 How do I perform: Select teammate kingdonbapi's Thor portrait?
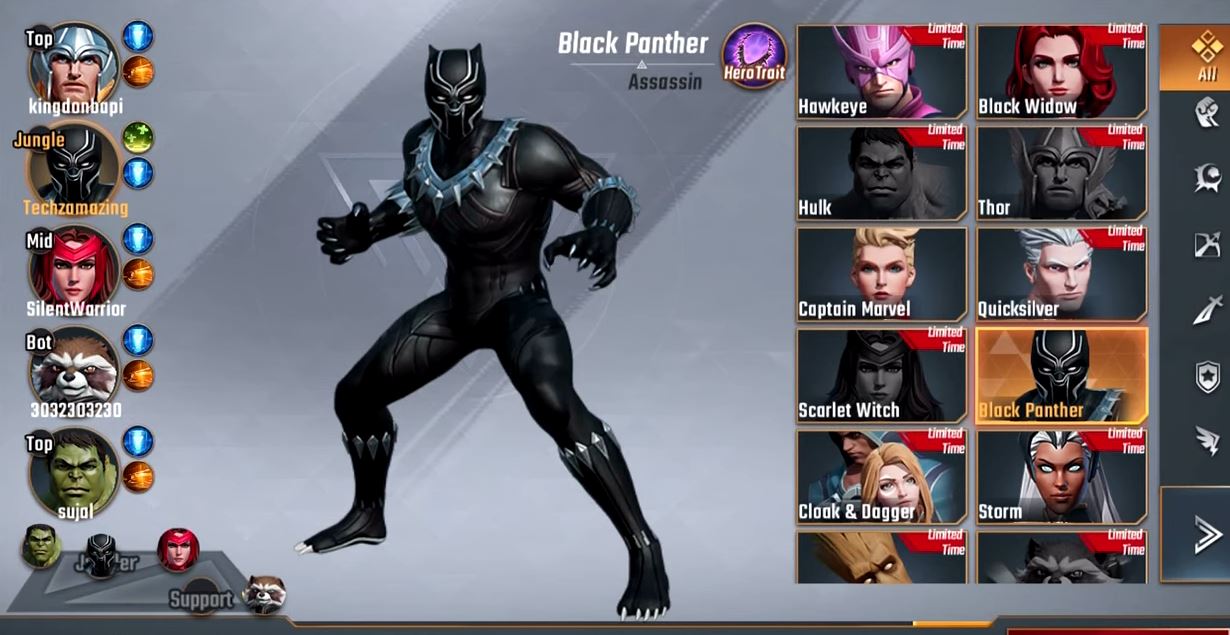click(73, 65)
